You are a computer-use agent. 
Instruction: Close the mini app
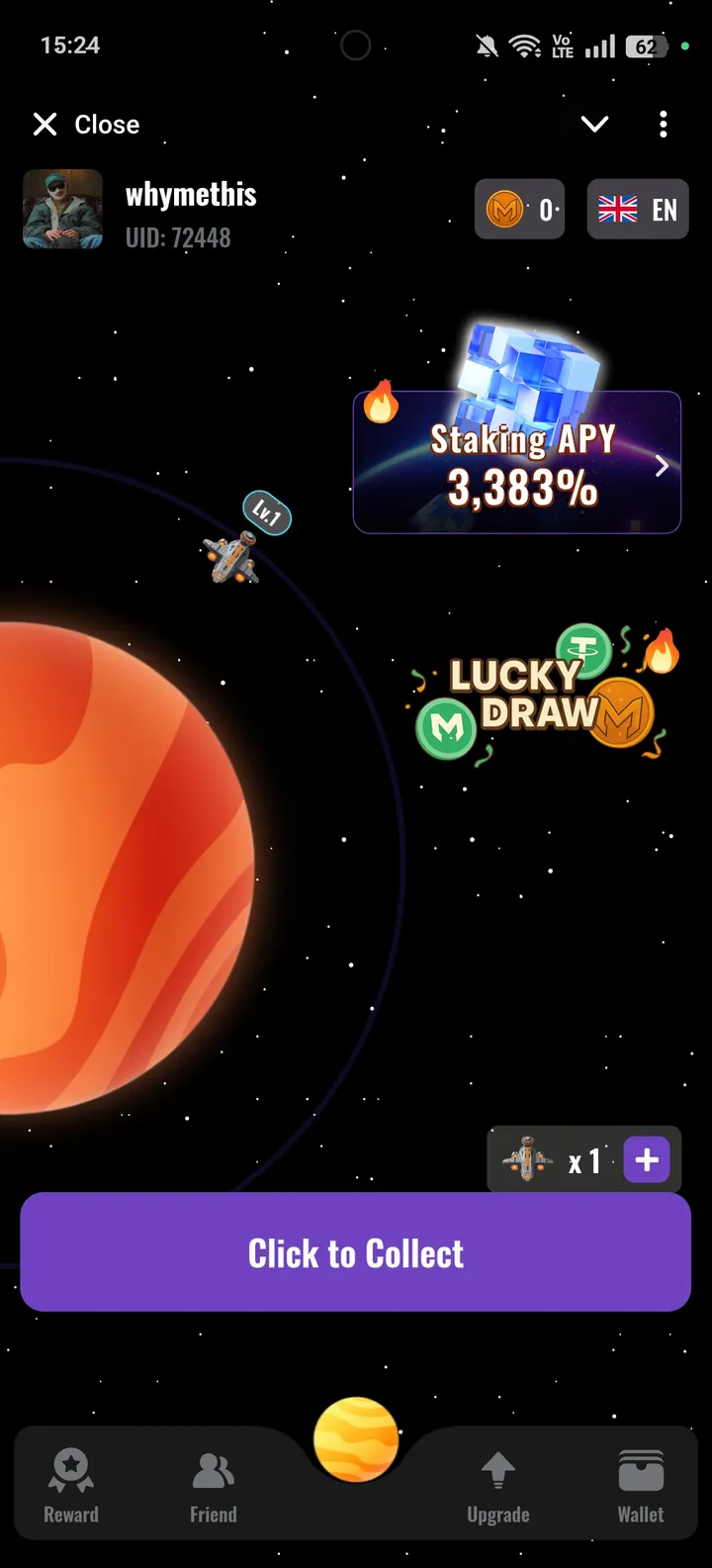coord(86,125)
